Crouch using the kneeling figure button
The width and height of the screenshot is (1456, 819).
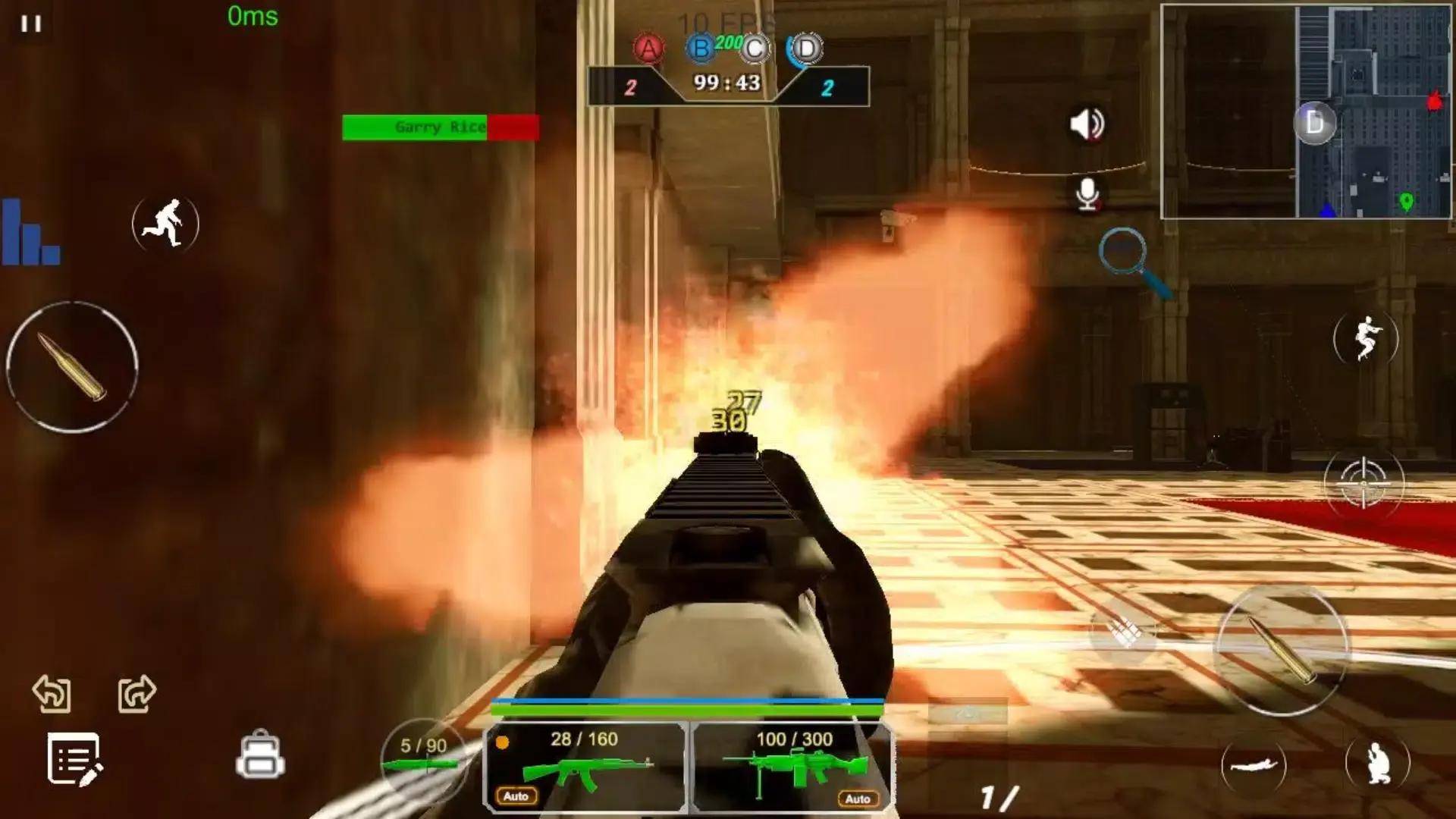(1377, 763)
